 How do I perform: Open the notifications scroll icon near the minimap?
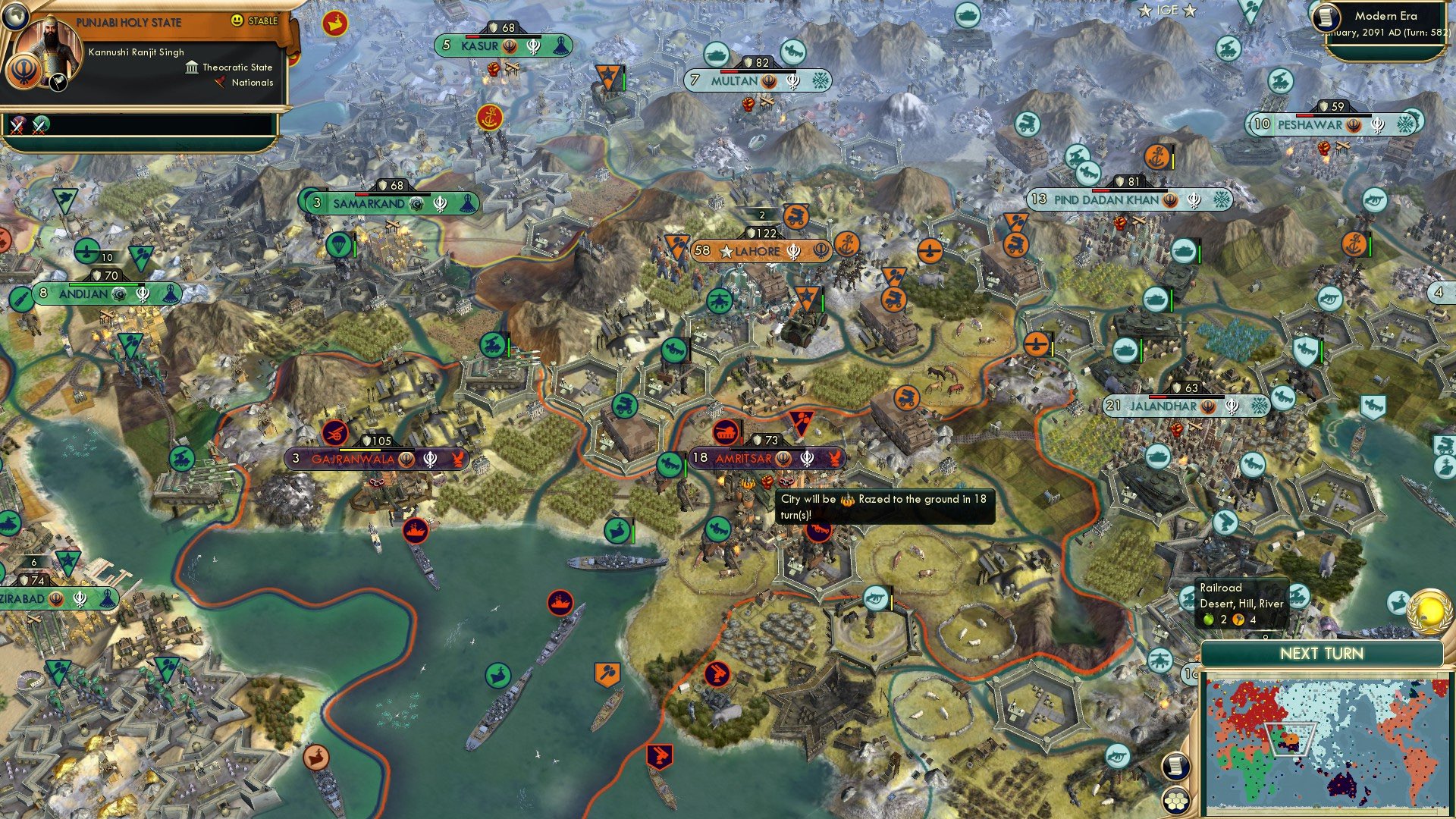click(1175, 768)
